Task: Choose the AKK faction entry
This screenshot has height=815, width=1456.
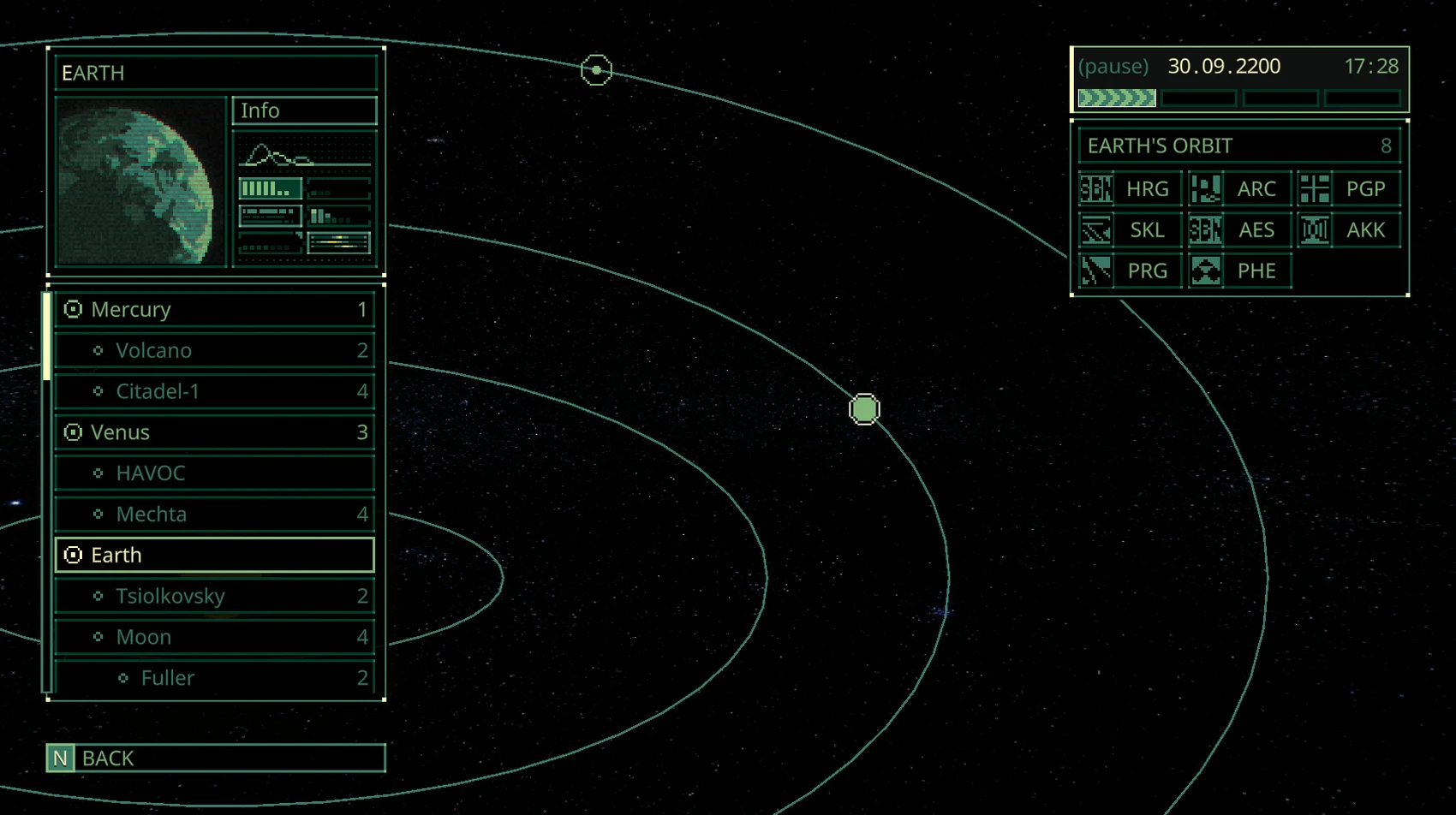Action: click(1349, 230)
